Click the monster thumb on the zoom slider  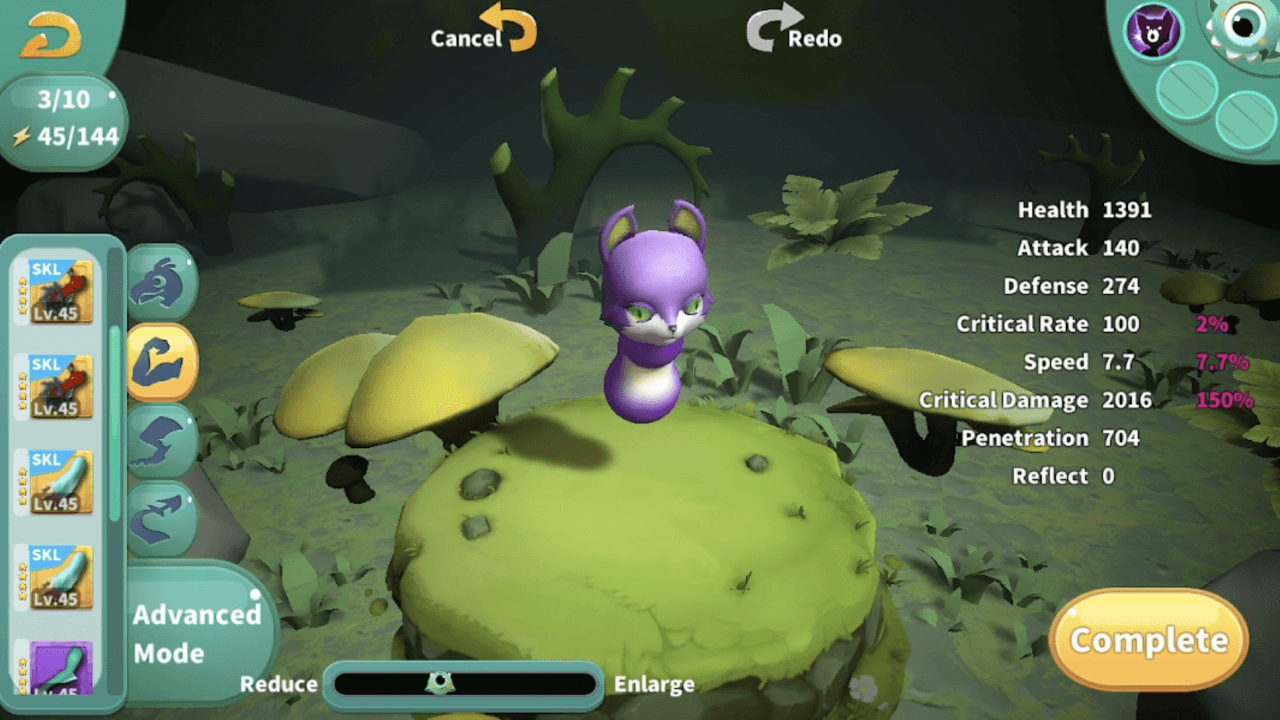pos(440,684)
